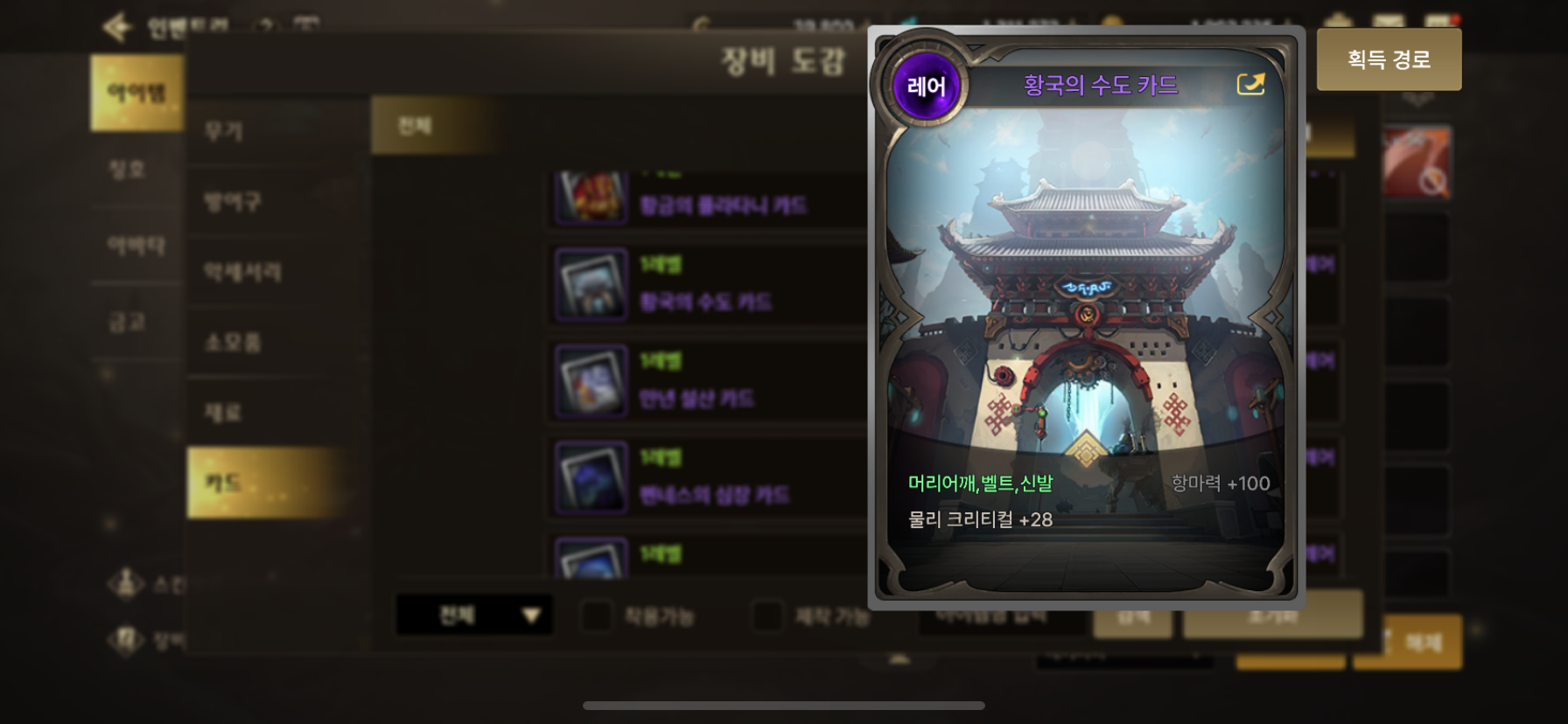Open the 전체 filter dropdown
Viewport: 1568px width, 724px height.
pyautogui.click(x=473, y=616)
